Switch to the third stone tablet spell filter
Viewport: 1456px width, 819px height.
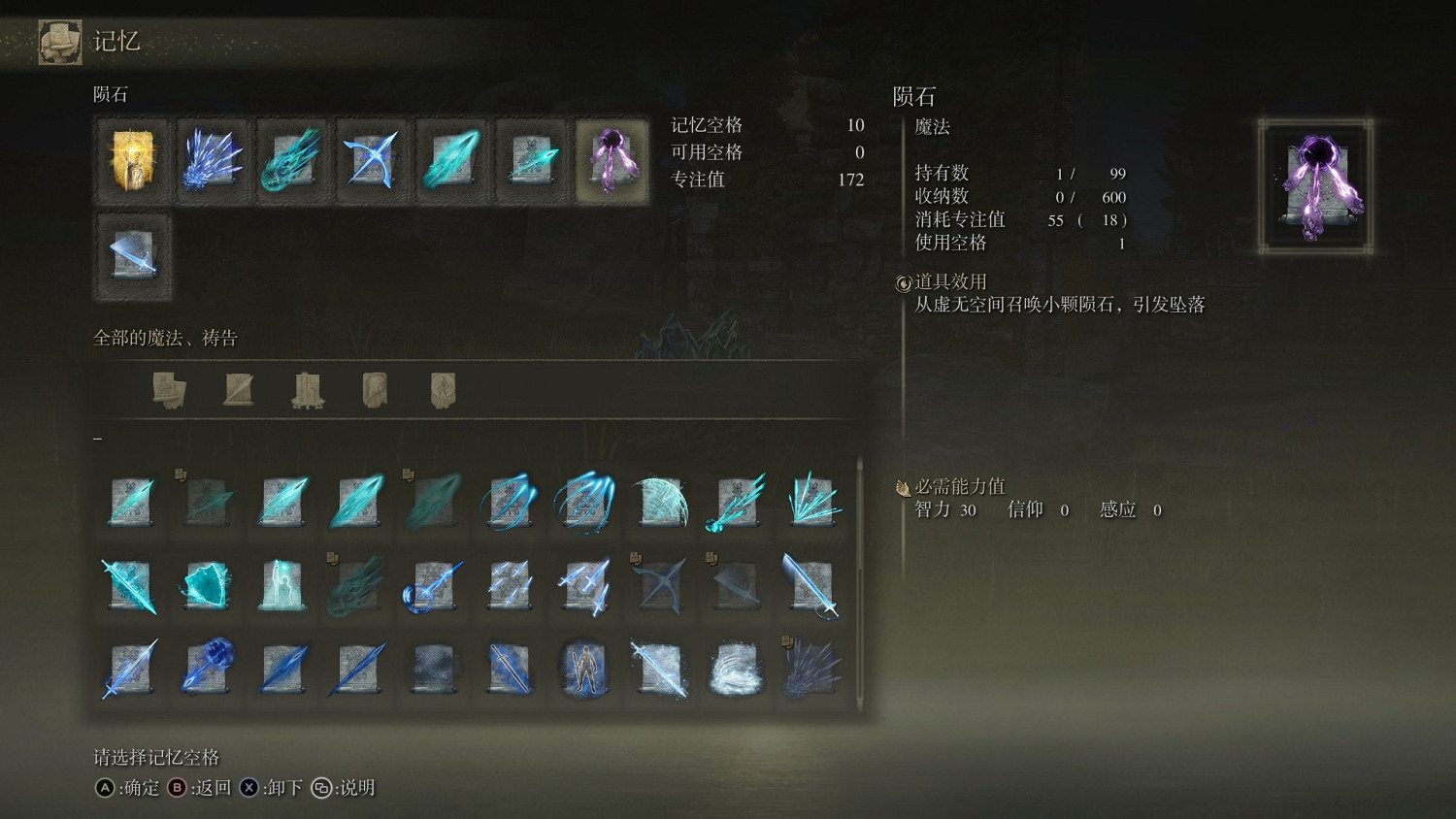point(307,386)
